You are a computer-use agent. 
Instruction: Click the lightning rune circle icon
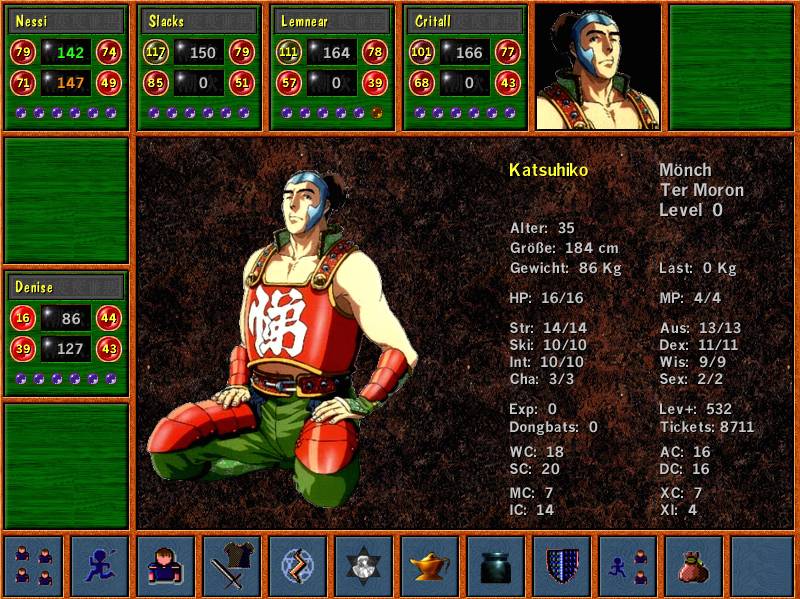click(298, 566)
